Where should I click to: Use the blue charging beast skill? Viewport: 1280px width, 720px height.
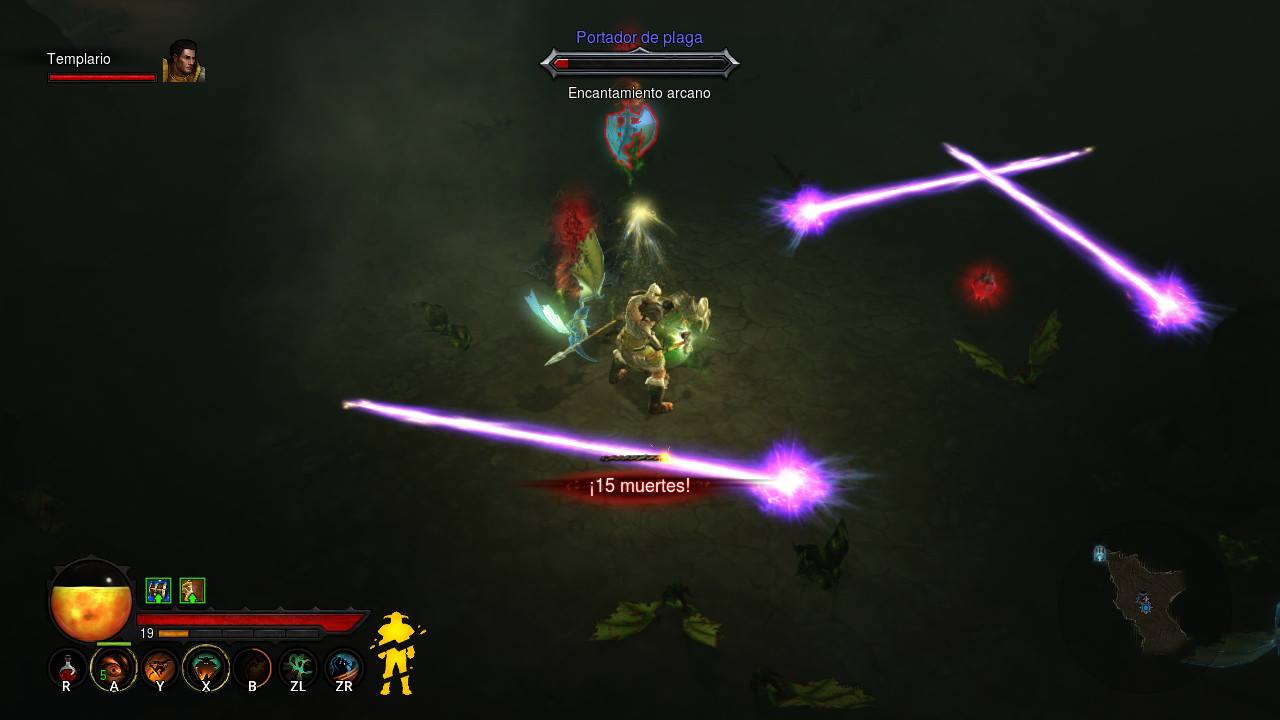(x=344, y=667)
